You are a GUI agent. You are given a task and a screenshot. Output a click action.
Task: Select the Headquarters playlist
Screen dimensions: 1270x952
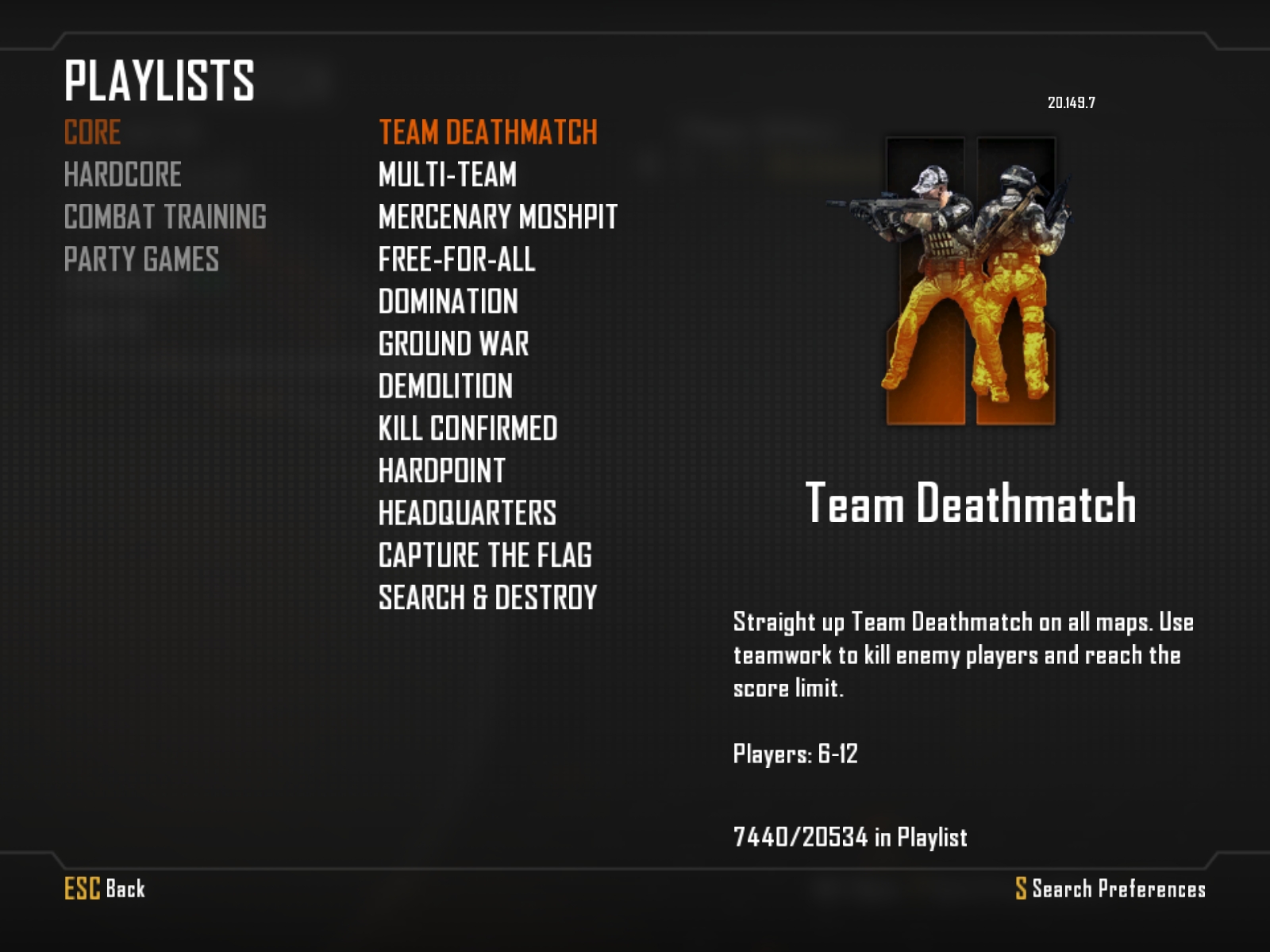[467, 513]
